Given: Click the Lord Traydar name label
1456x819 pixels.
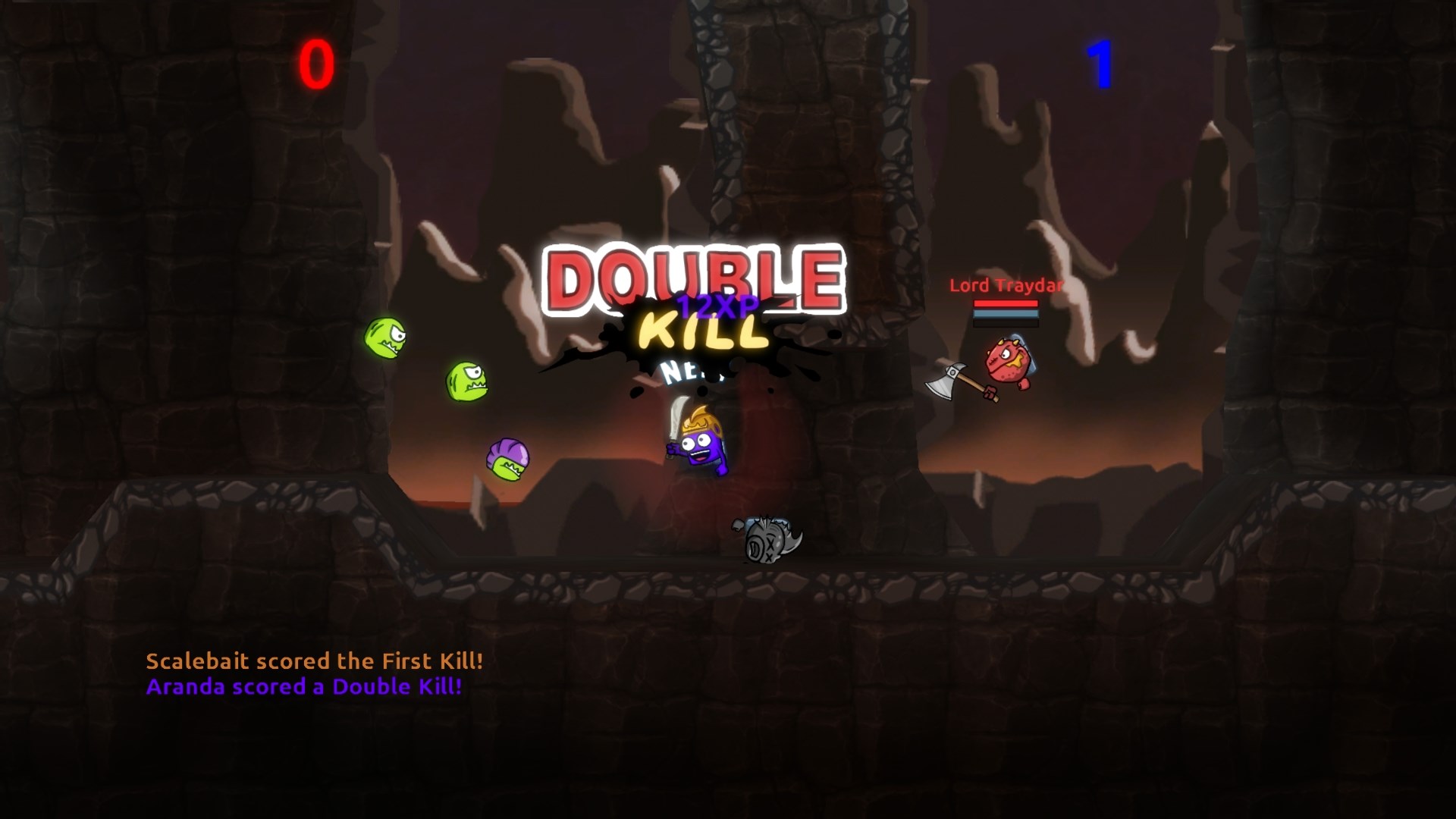Looking at the screenshot, I should pos(1006,287).
